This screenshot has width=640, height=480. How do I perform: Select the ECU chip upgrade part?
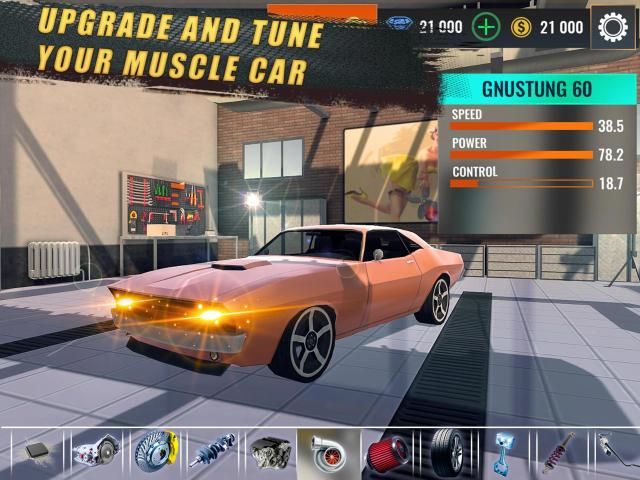coord(37,452)
